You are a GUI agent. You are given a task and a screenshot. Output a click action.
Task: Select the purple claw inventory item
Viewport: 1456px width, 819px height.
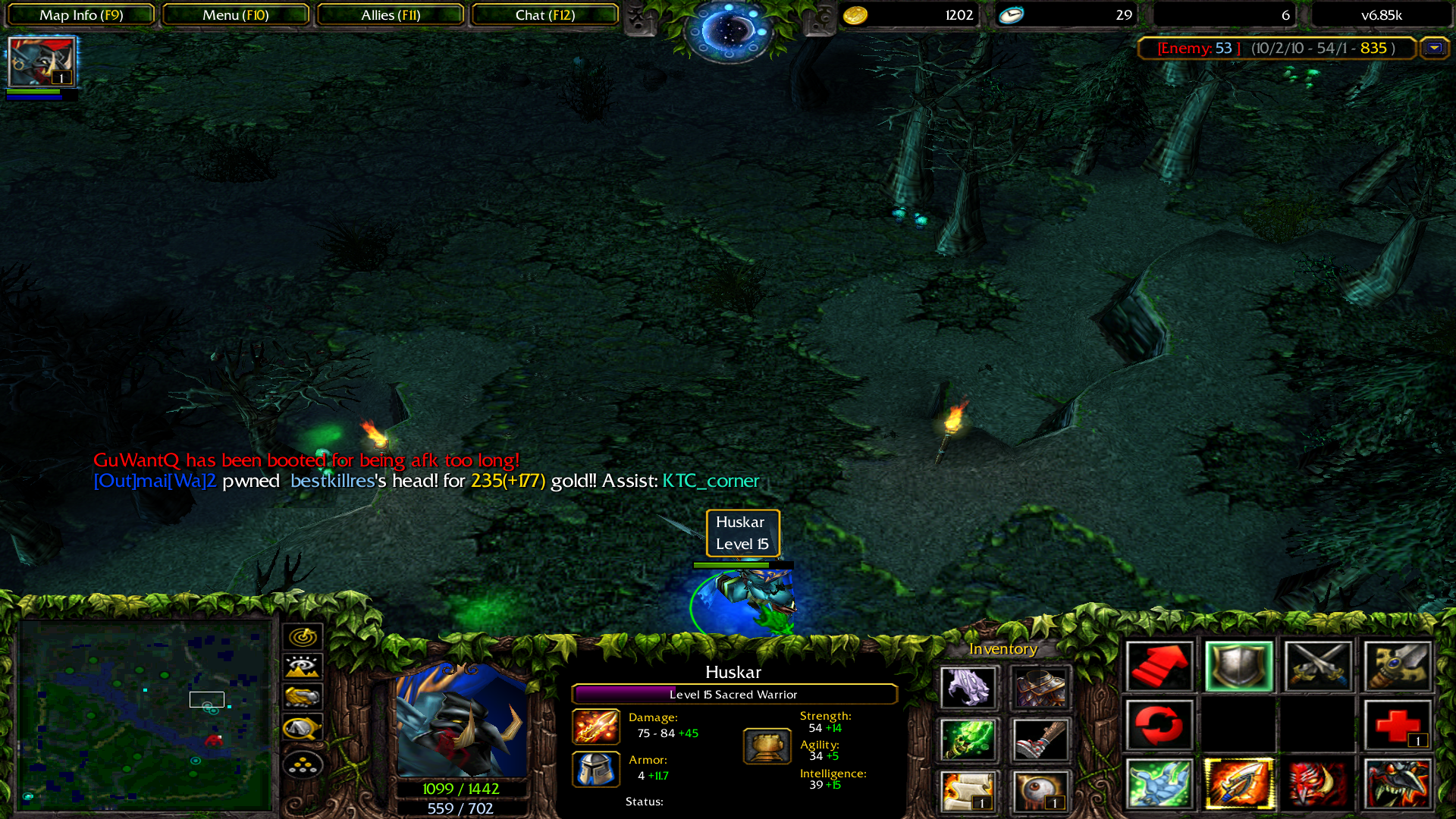(x=968, y=688)
